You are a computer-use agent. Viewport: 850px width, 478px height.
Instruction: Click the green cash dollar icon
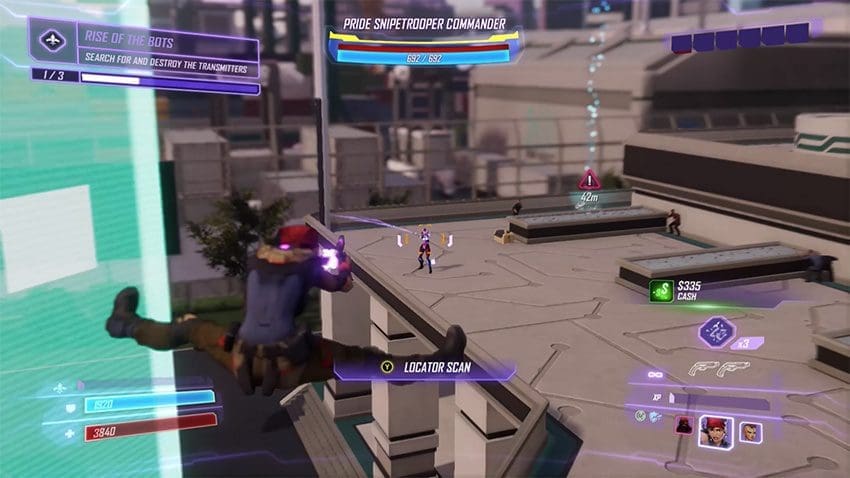tap(660, 291)
